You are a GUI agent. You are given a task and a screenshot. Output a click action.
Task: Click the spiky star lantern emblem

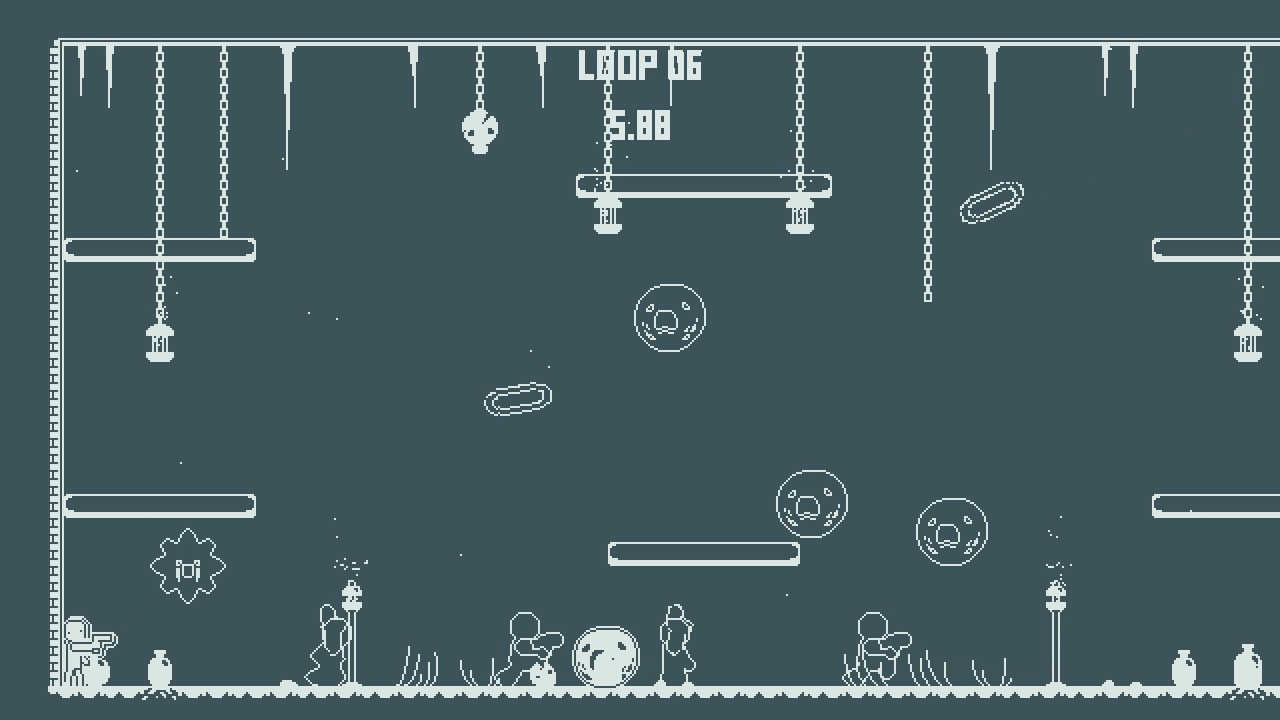tap(186, 566)
